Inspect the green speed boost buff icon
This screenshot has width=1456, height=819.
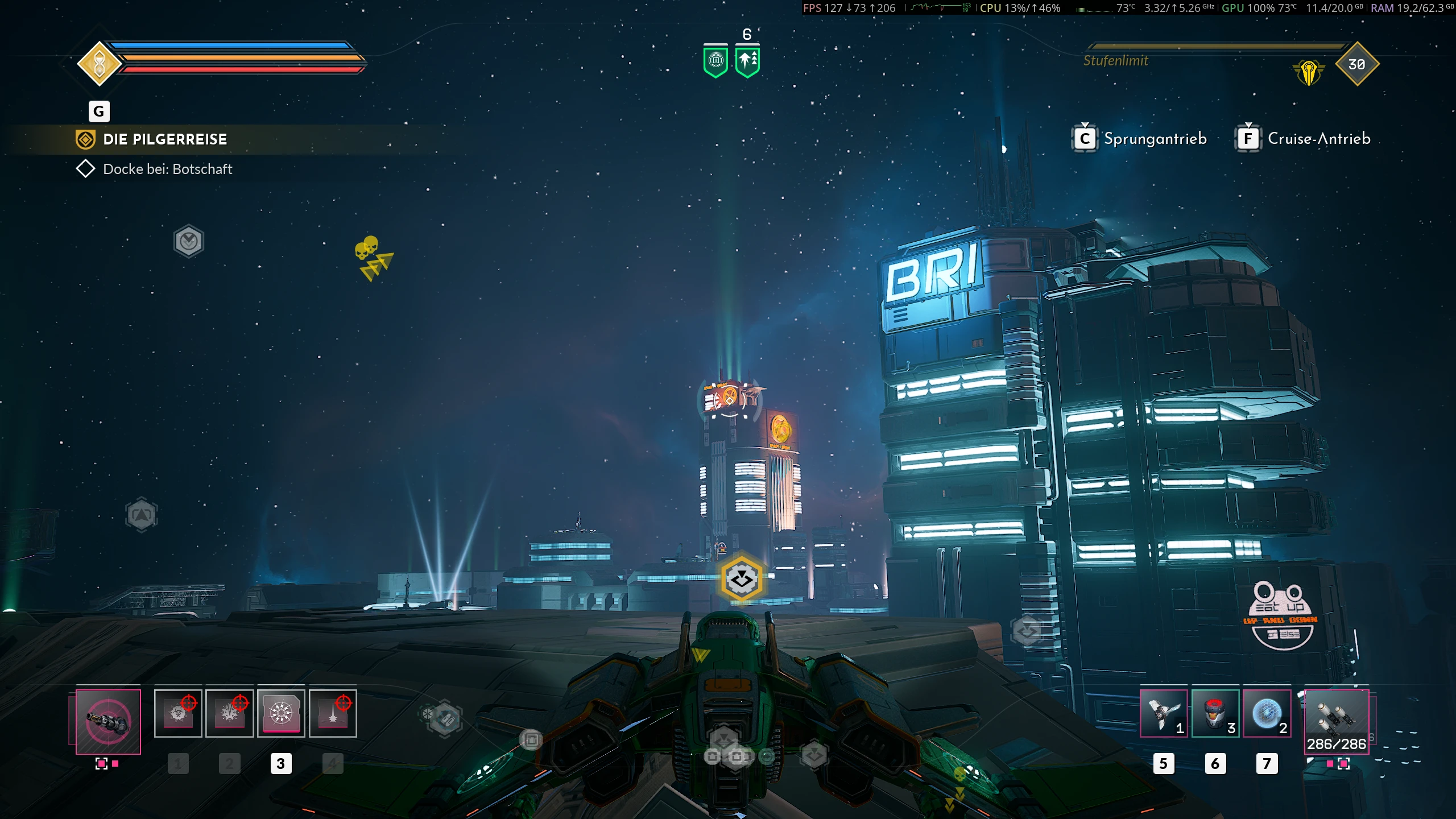click(747, 61)
